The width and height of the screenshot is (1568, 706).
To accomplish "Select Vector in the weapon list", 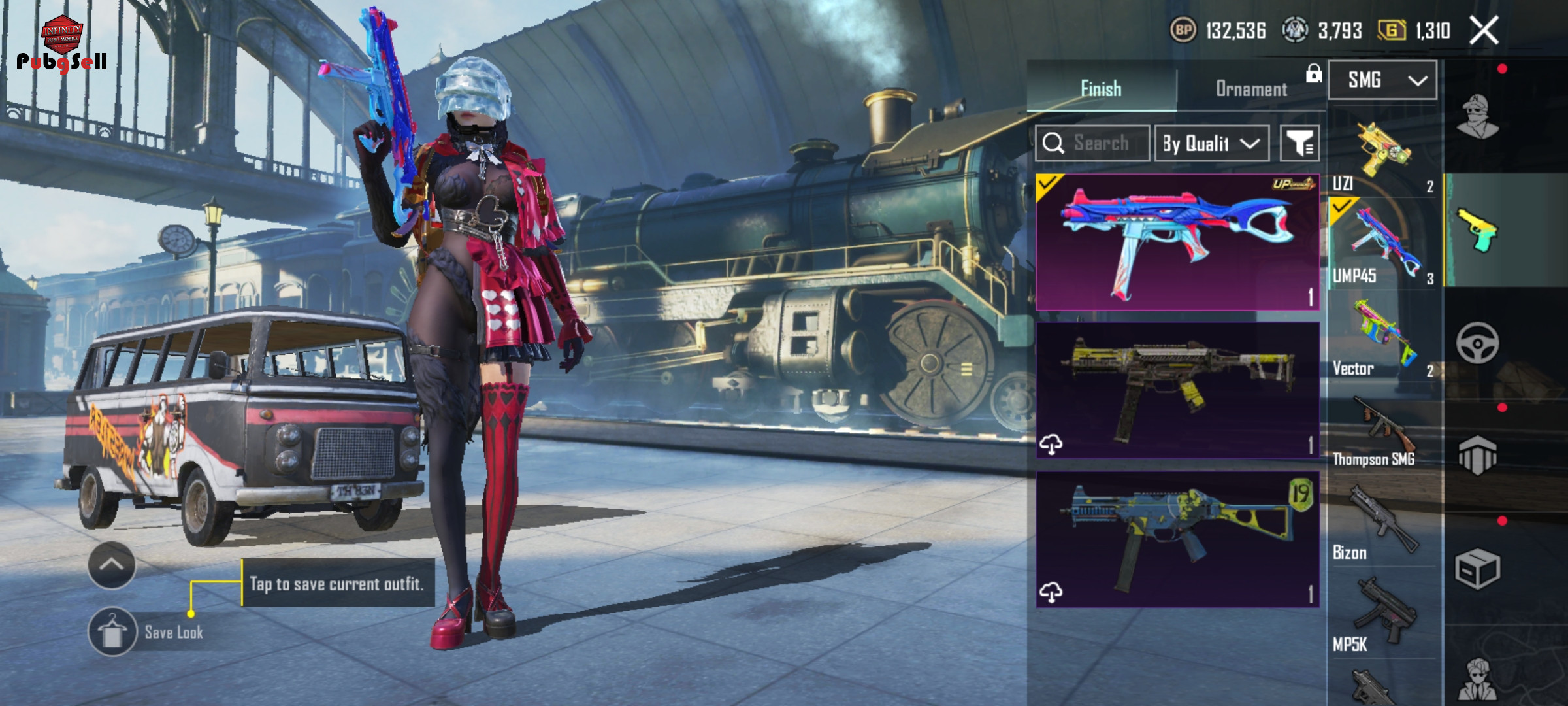I will (1382, 340).
